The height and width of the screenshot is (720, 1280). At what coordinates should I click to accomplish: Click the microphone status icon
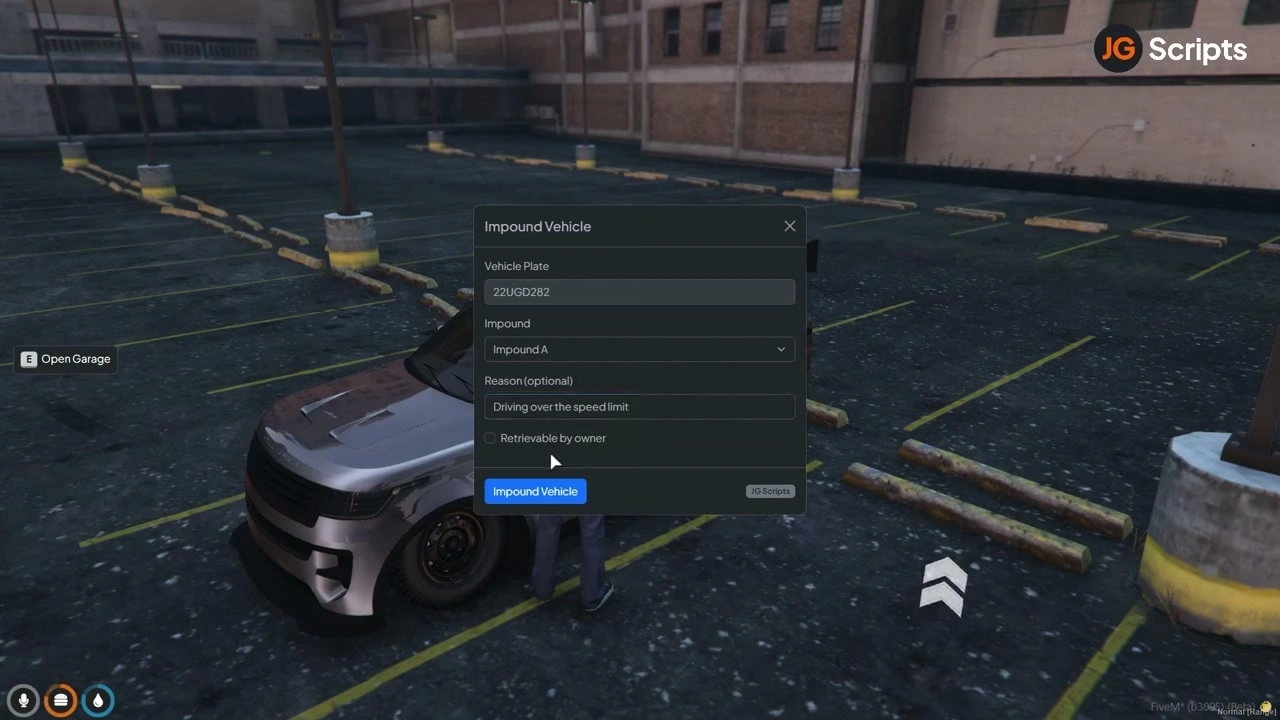tap(23, 700)
